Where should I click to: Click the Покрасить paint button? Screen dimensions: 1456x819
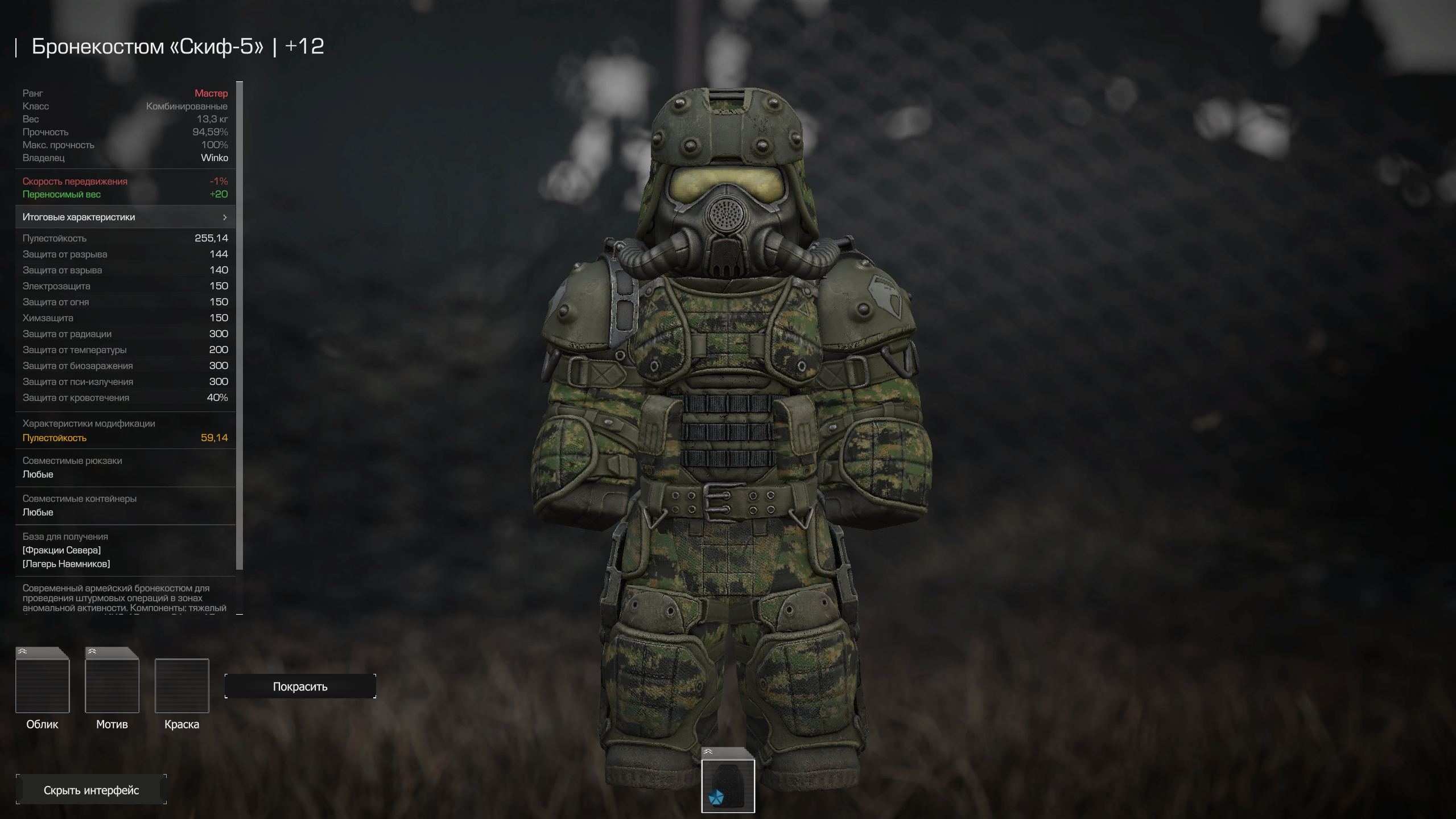[300, 686]
